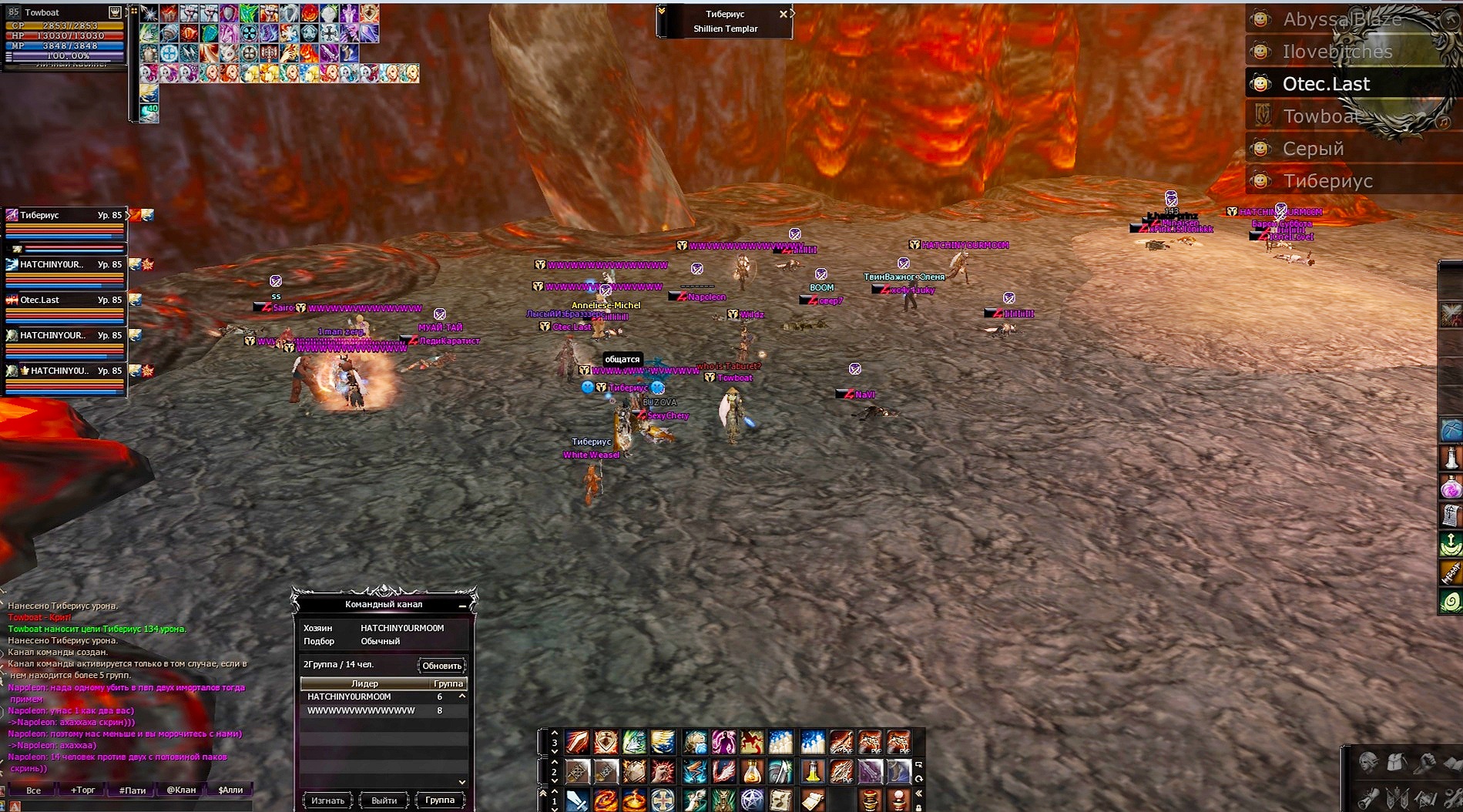Image resolution: width=1463 pixels, height=812 pixels.
Task: Minimize the Командный канал window
Action: tap(462, 606)
